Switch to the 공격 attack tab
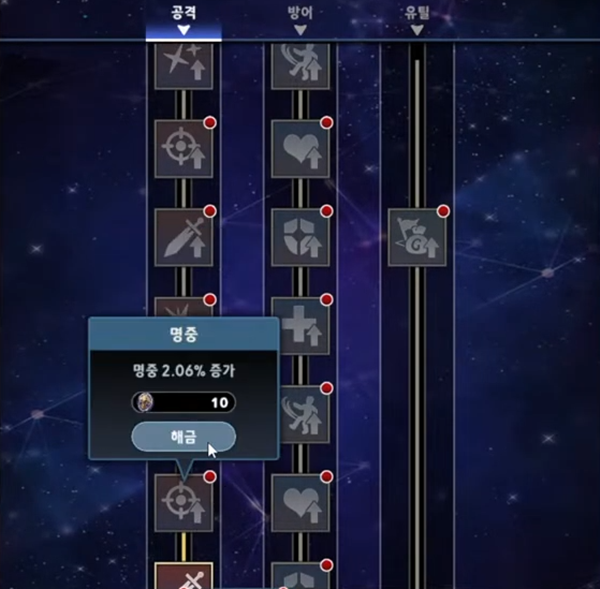This screenshot has width=600, height=589. tap(183, 17)
